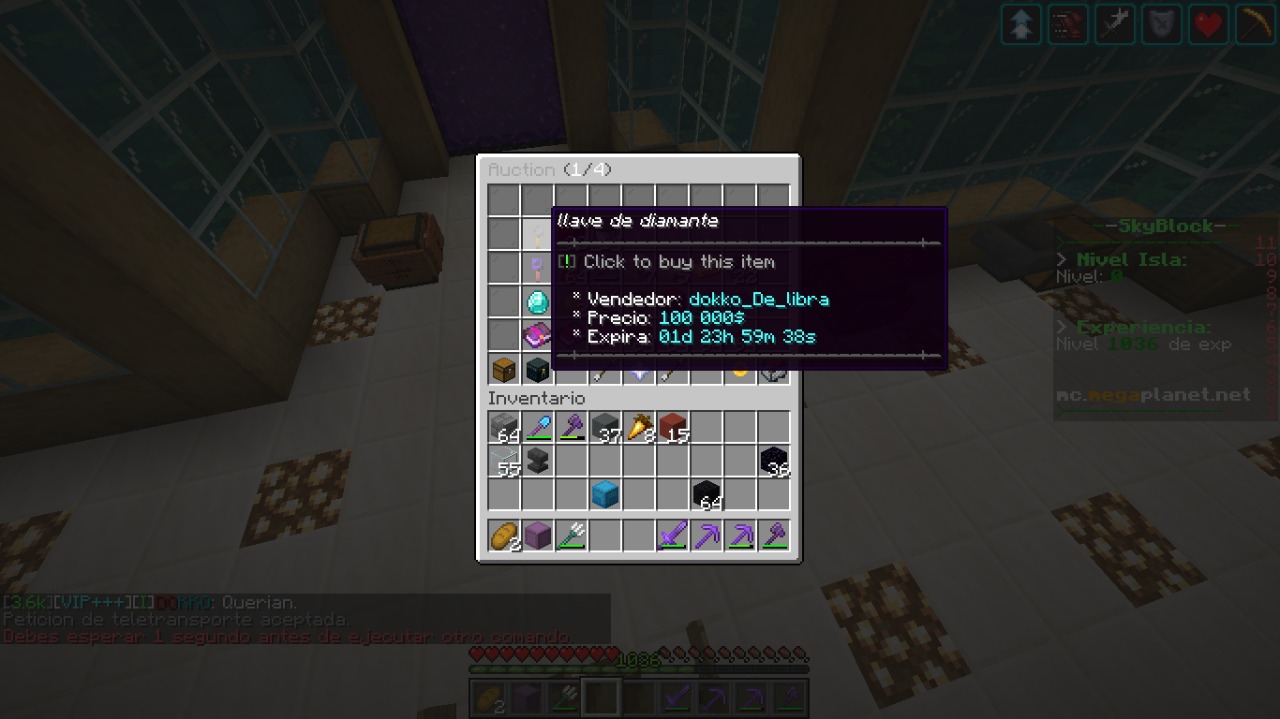Select the enchanted shovel in inventory
The image size is (1280, 719).
click(537, 428)
